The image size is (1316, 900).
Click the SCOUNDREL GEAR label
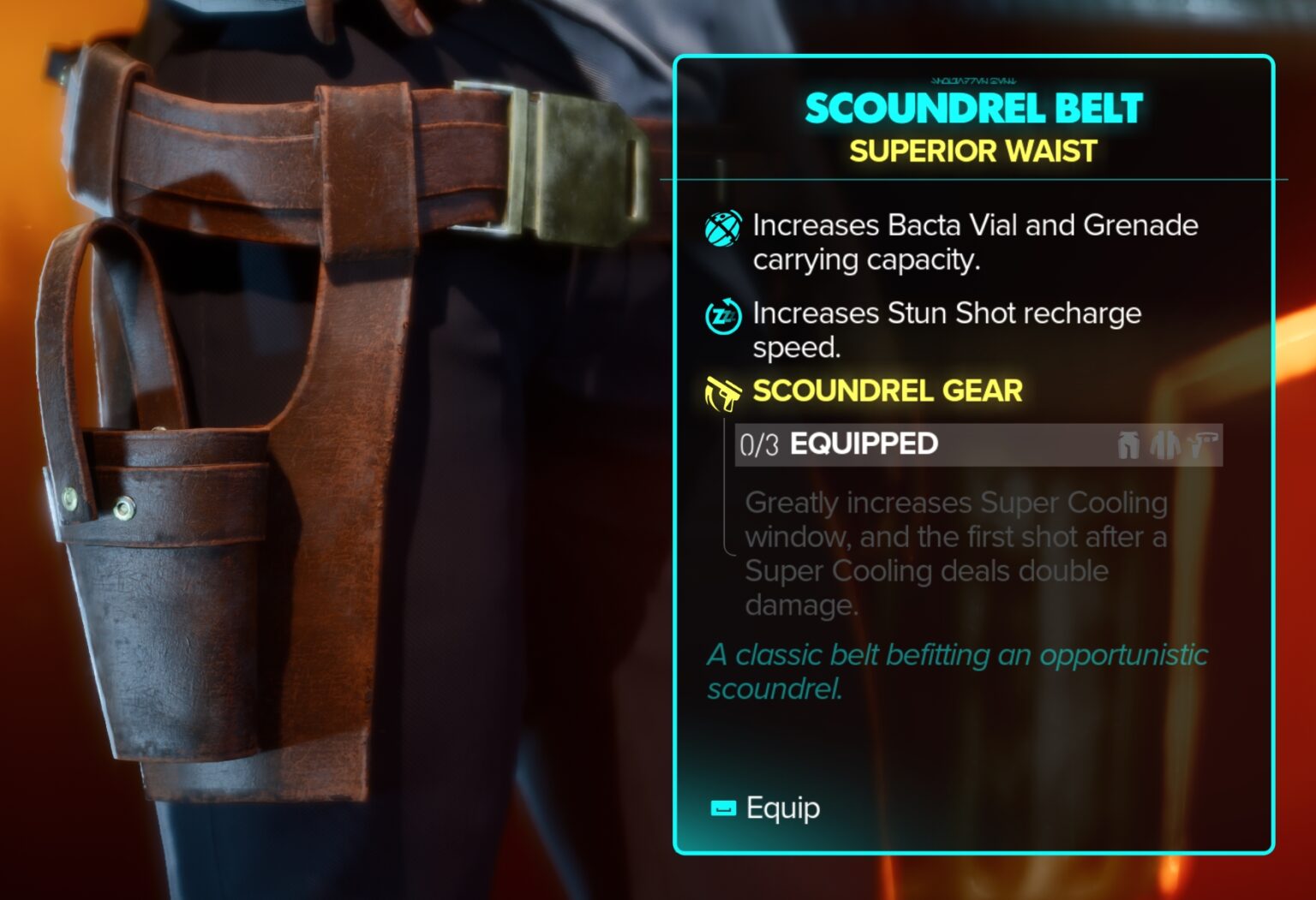point(887,390)
